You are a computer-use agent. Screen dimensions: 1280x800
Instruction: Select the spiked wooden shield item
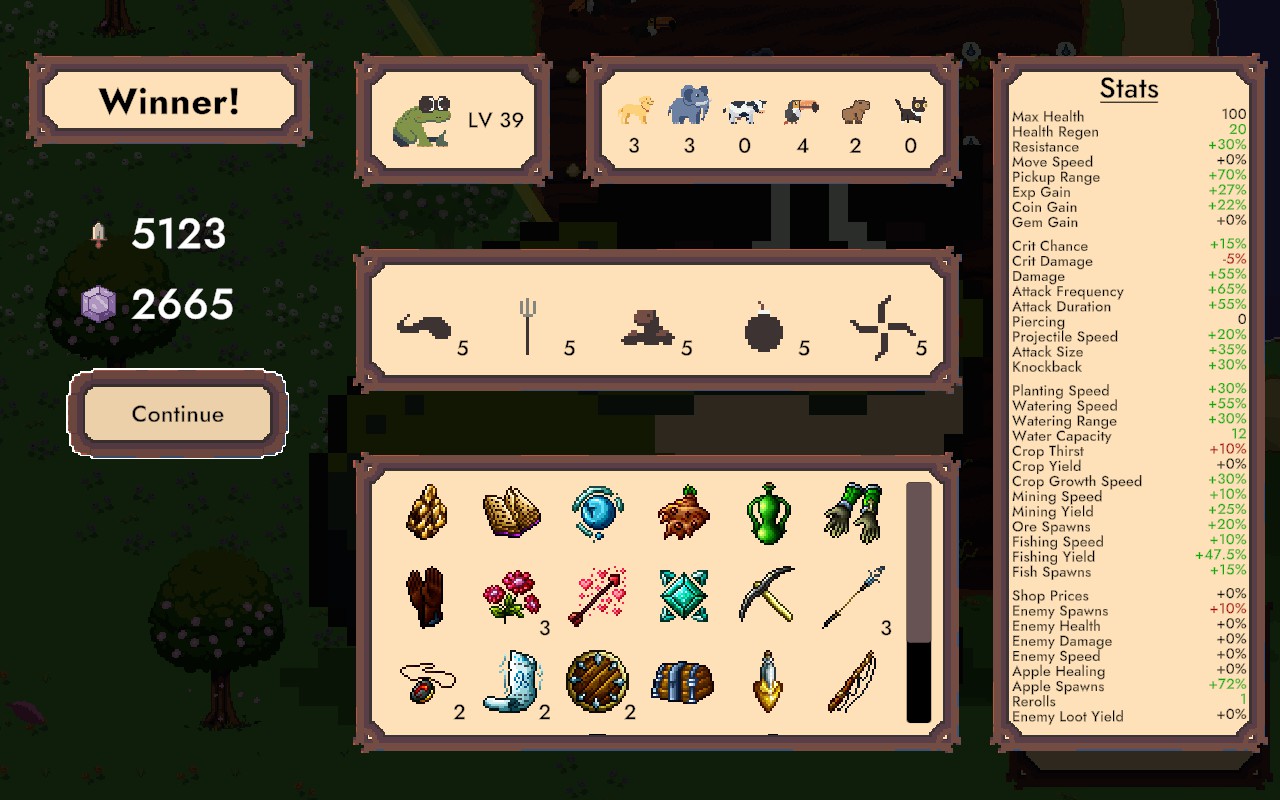point(597,681)
